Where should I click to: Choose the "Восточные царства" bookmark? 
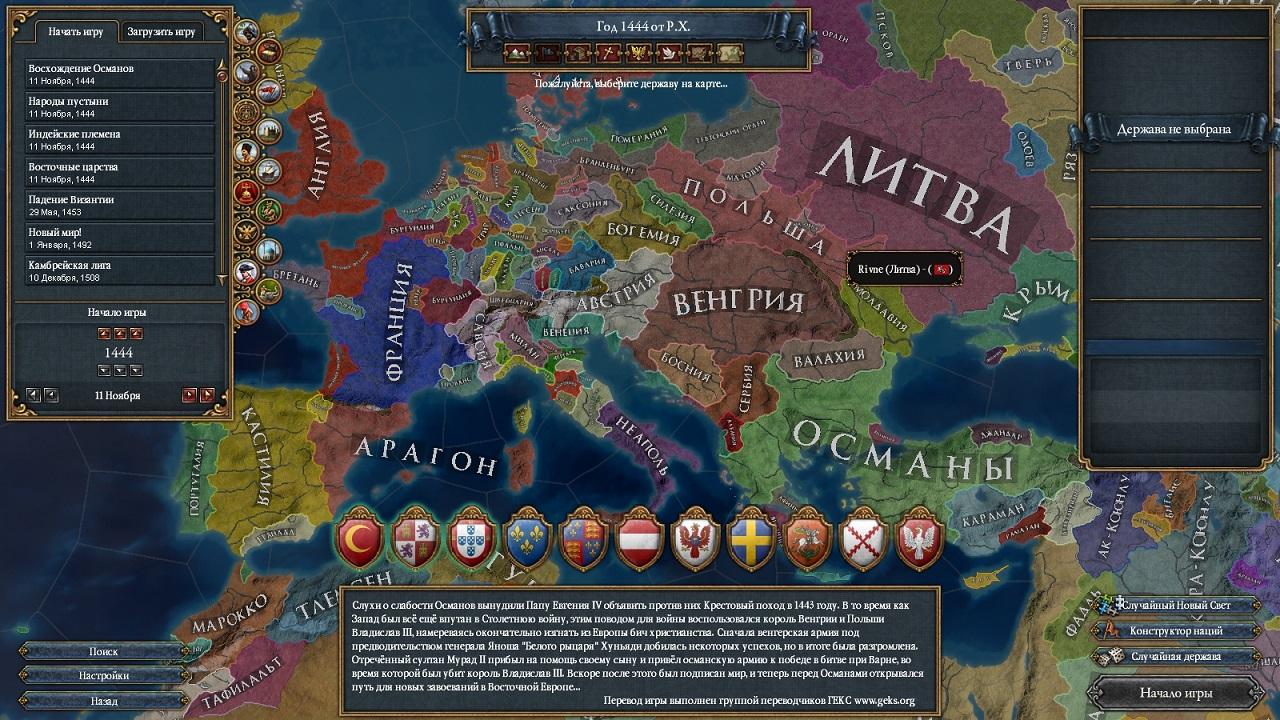click(120, 171)
